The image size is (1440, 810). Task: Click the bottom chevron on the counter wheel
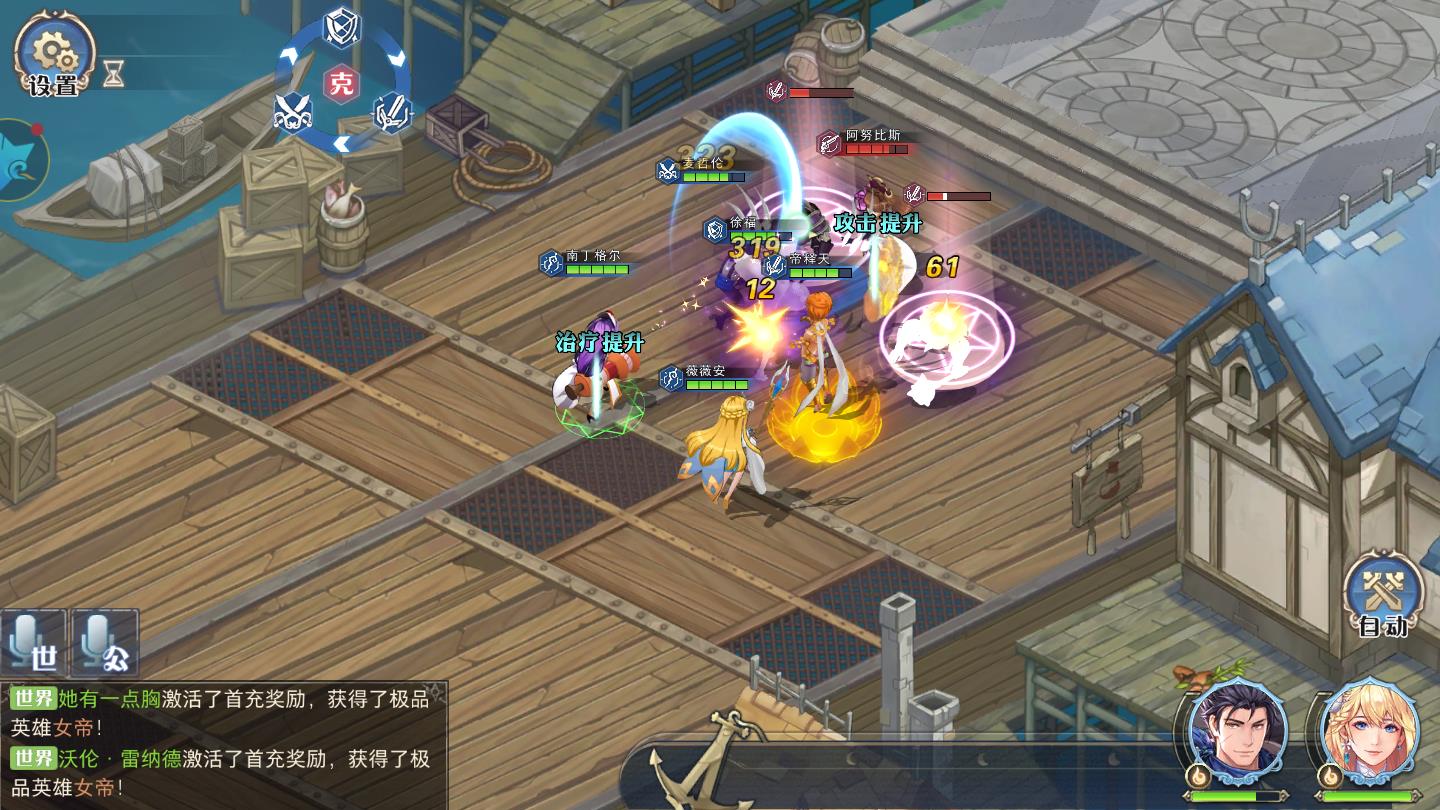click(x=342, y=142)
